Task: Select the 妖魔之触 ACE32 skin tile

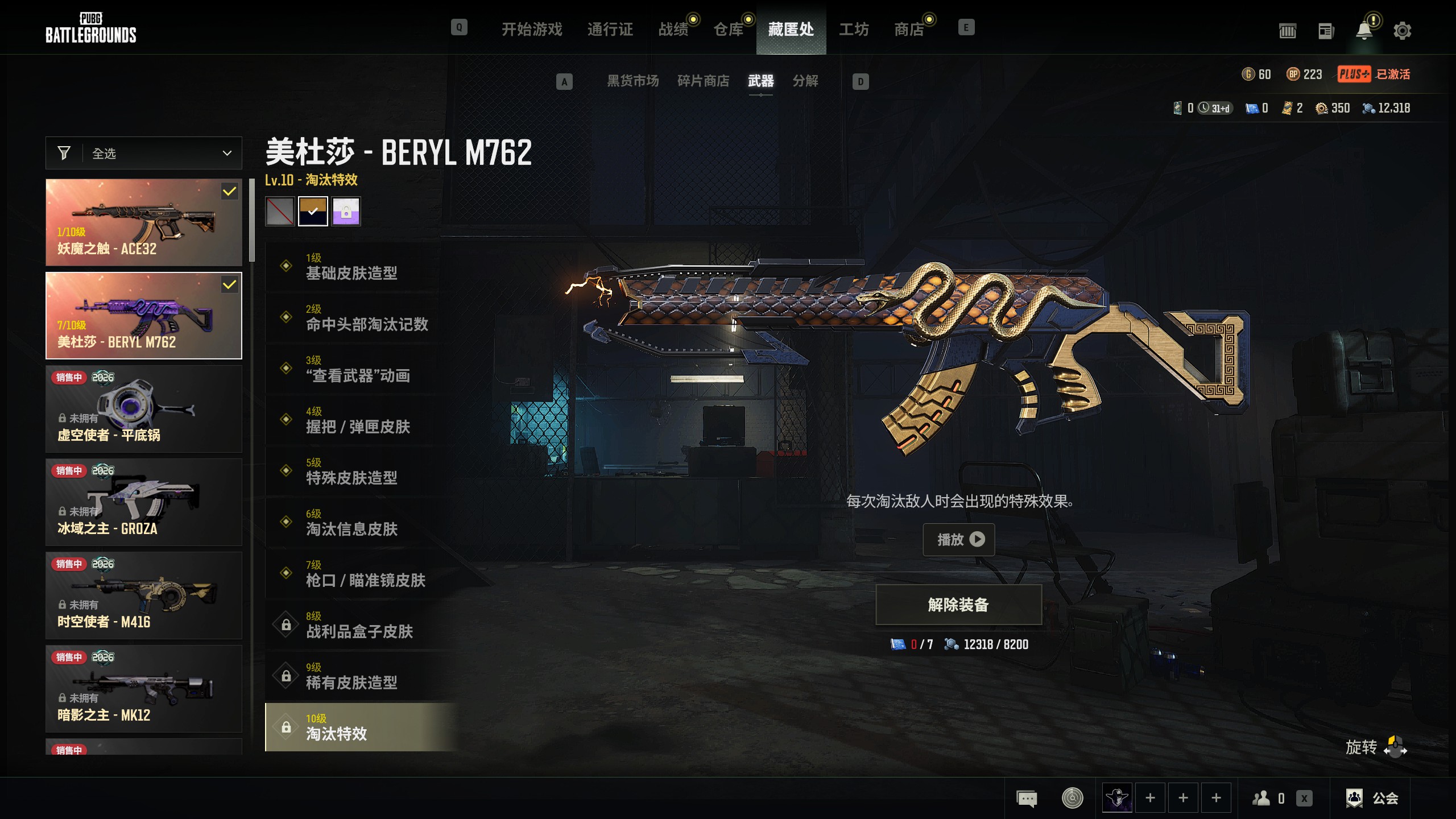Action: [x=144, y=222]
